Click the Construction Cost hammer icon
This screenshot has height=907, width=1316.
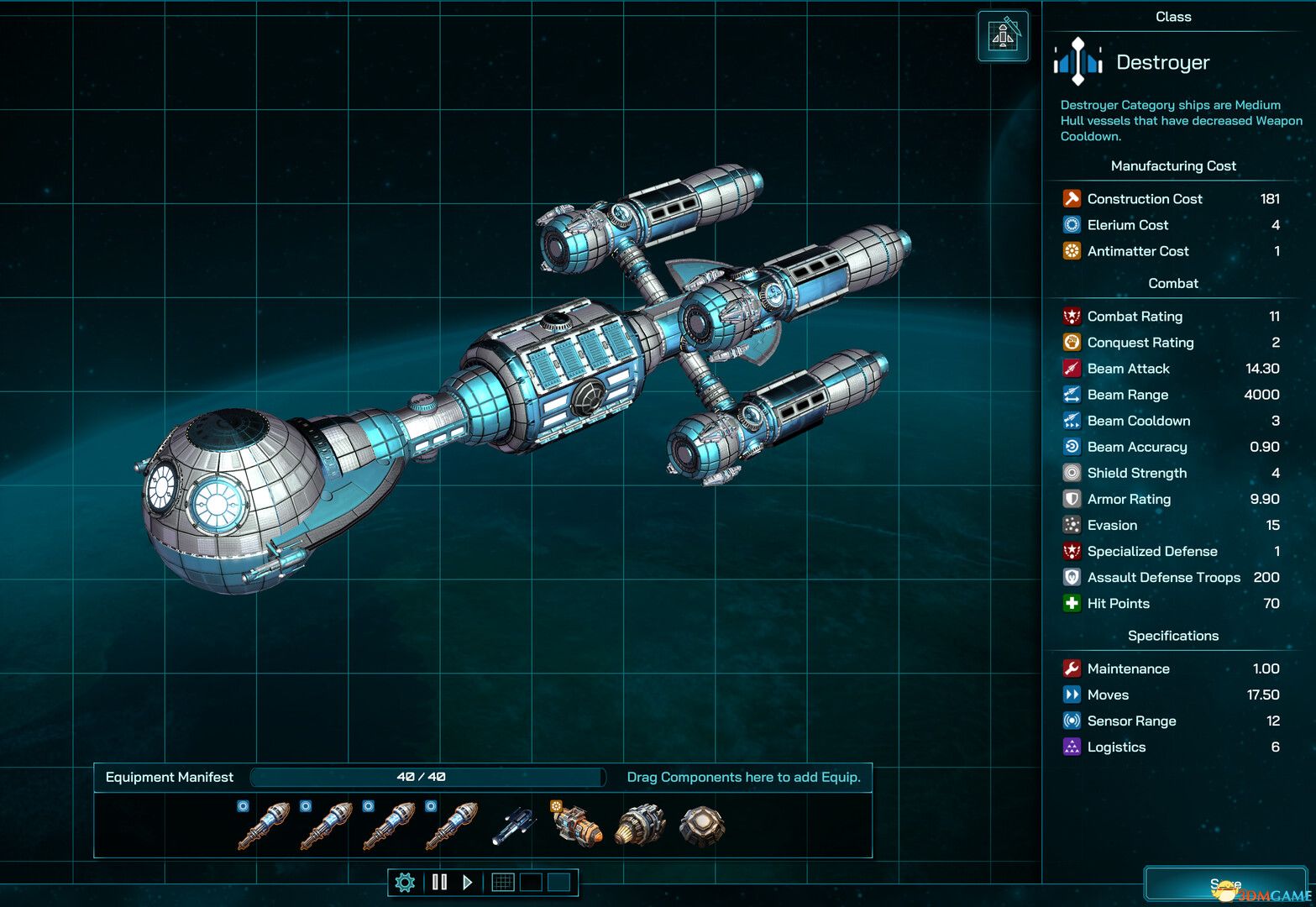tap(1072, 198)
